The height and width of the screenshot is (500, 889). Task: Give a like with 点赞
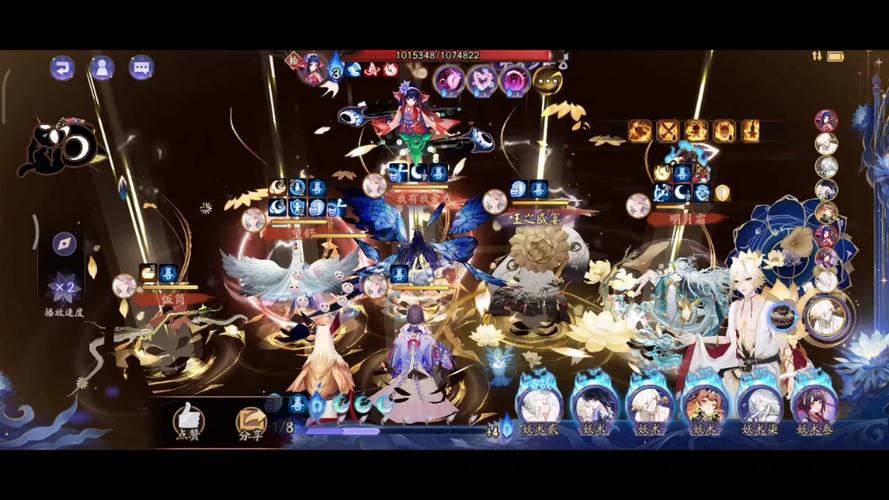pos(187,420)
